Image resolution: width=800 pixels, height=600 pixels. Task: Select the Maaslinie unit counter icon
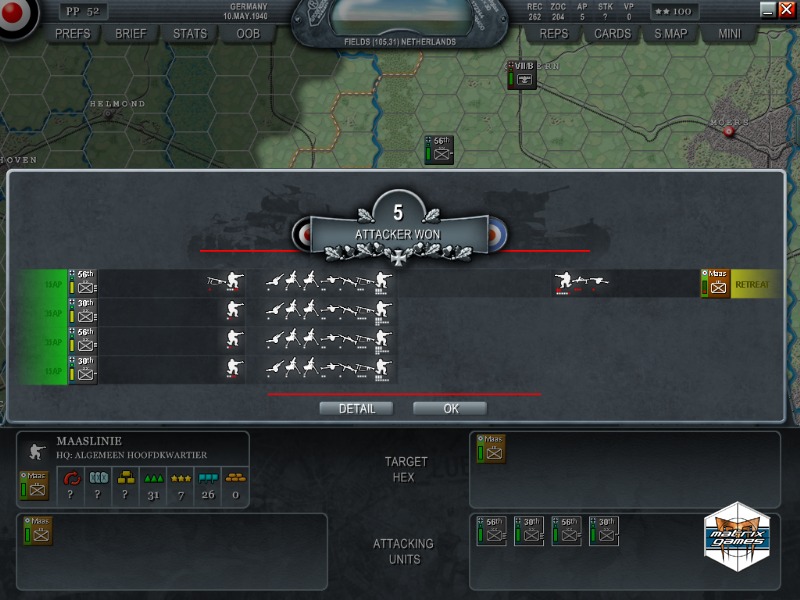point(35,485)
